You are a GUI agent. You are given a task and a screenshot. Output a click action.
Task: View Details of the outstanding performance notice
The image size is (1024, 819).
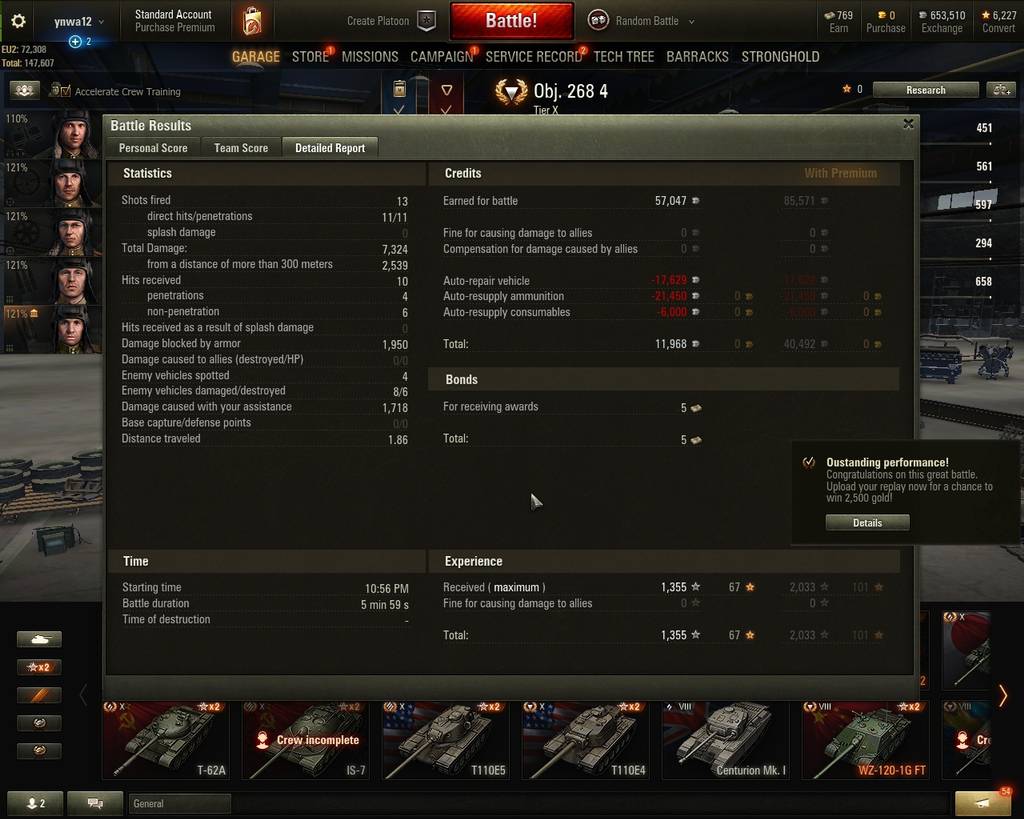[x=867, y=523]
